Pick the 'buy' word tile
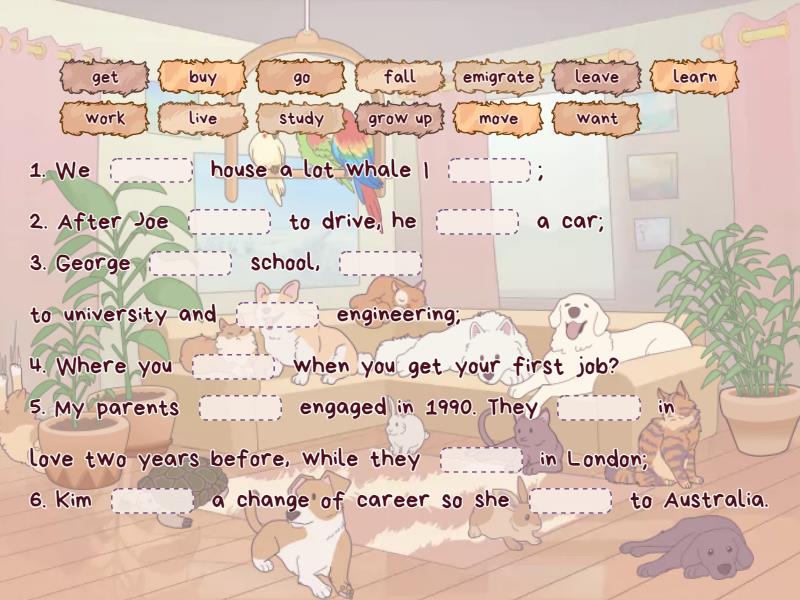The image size is (800, 600). point(202,77)
